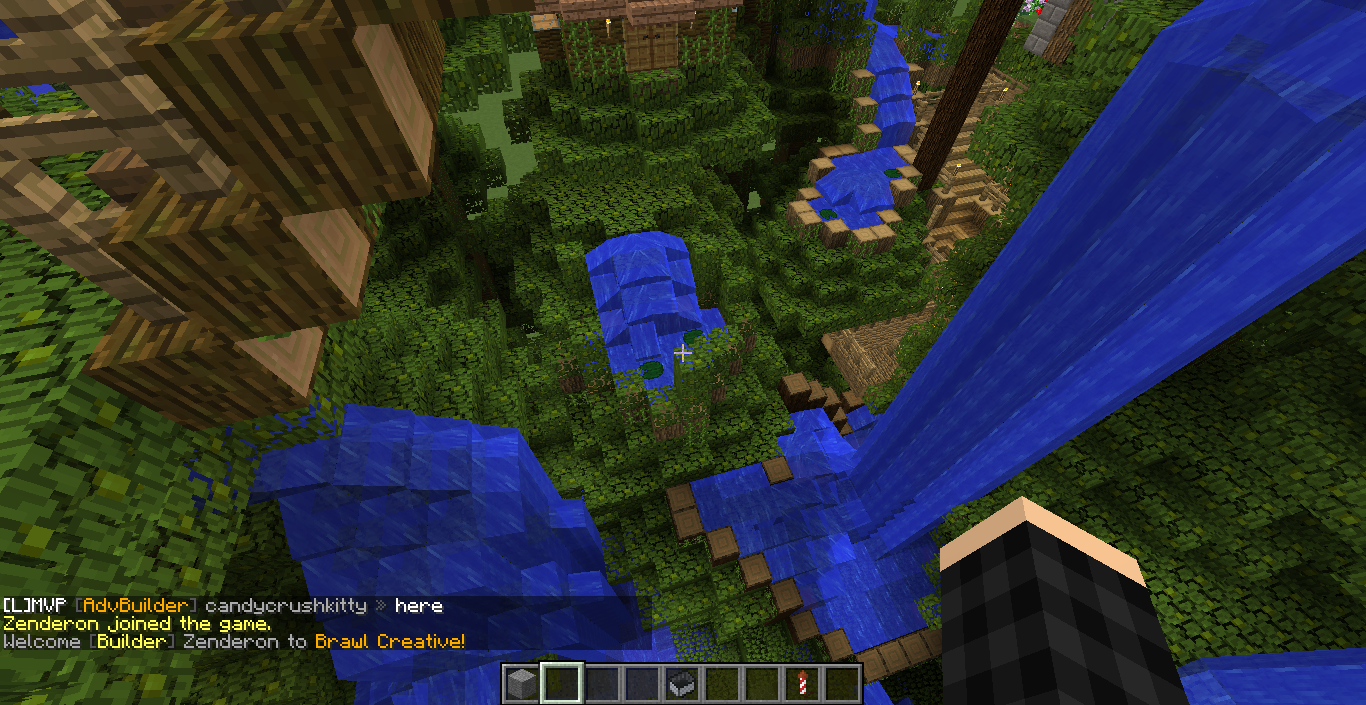1366x705 pixels.
Task: Click the highlighted empty hotbar slot
Action: (561, 684)
